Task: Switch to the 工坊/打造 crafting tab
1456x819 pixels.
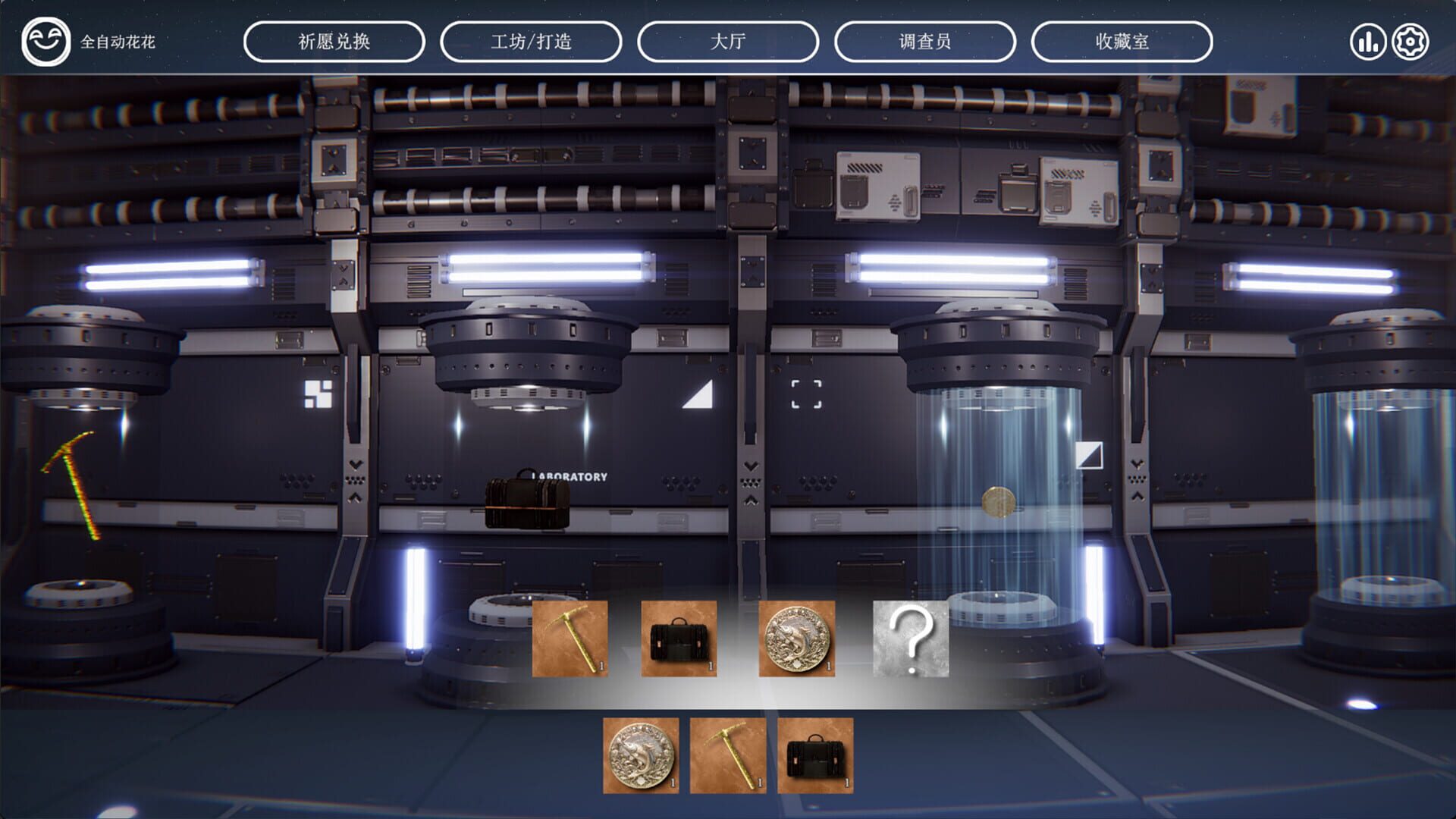Action: [x=533, y=42]
